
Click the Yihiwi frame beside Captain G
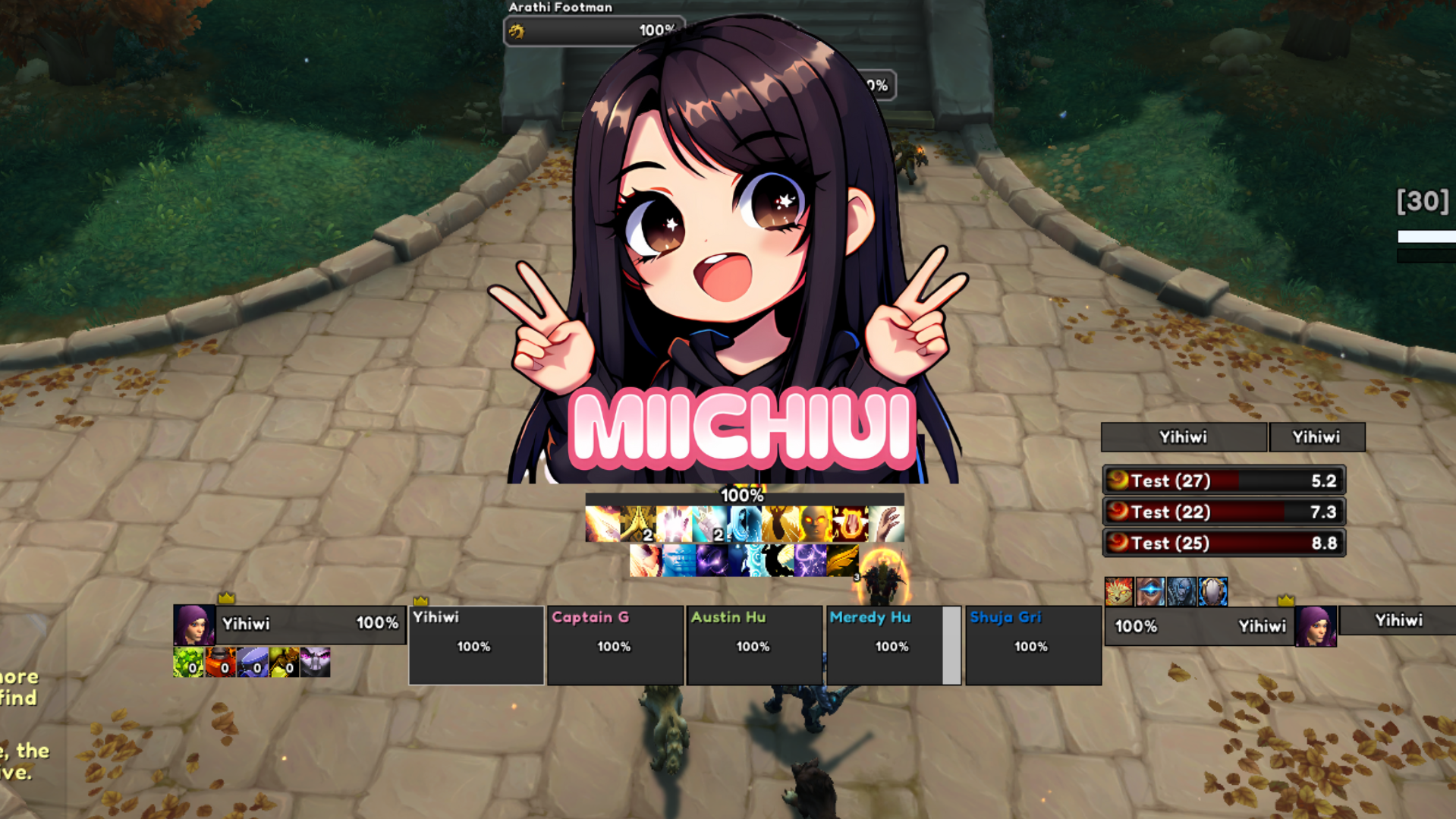click(x=476, y=645)
